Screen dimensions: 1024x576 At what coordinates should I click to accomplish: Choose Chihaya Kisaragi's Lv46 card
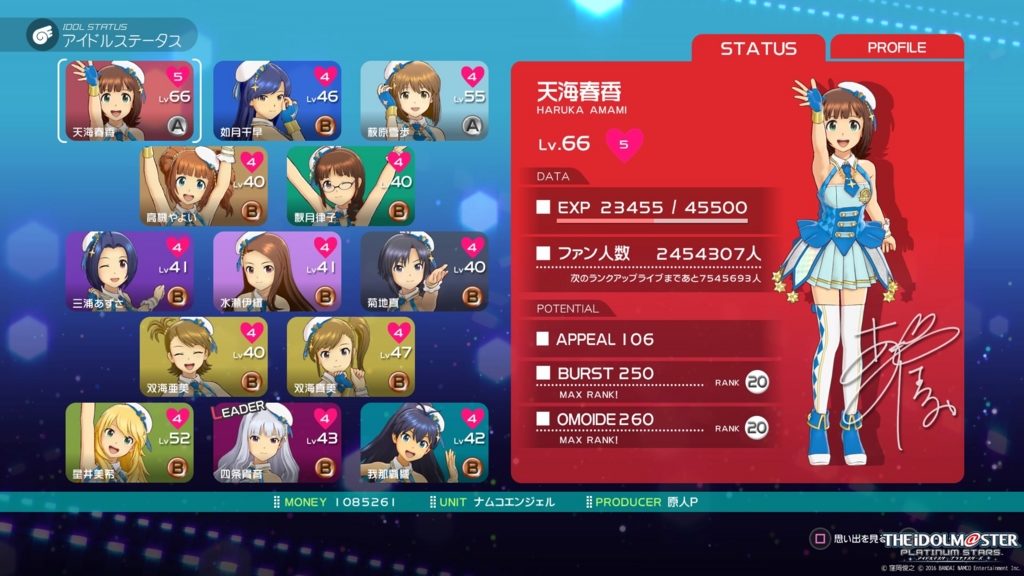coord(277,101)
